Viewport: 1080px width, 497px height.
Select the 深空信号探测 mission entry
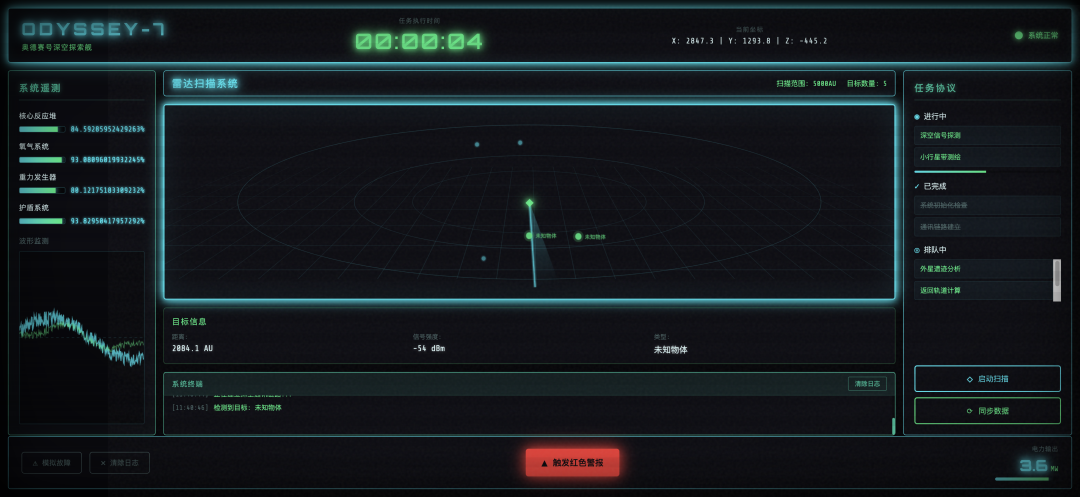pyautogui.click(x=987, y=135)
